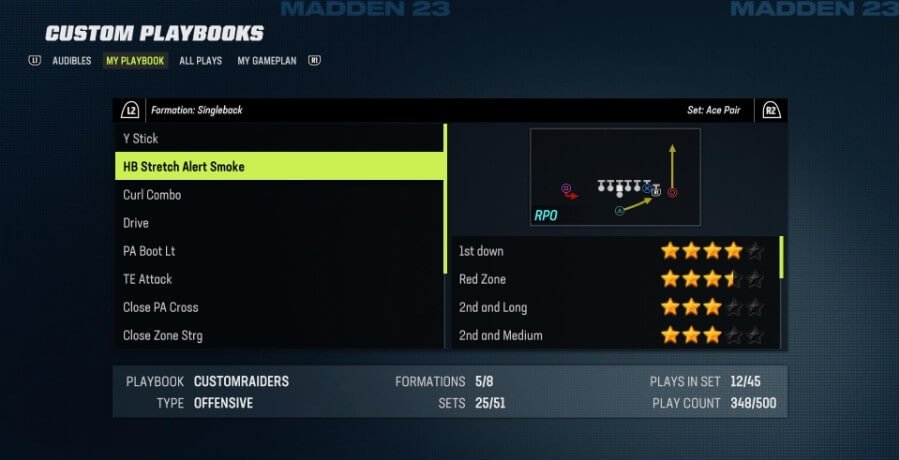Select the Red Zone rating row
The image size is (899, 460).
pos(612,279)
